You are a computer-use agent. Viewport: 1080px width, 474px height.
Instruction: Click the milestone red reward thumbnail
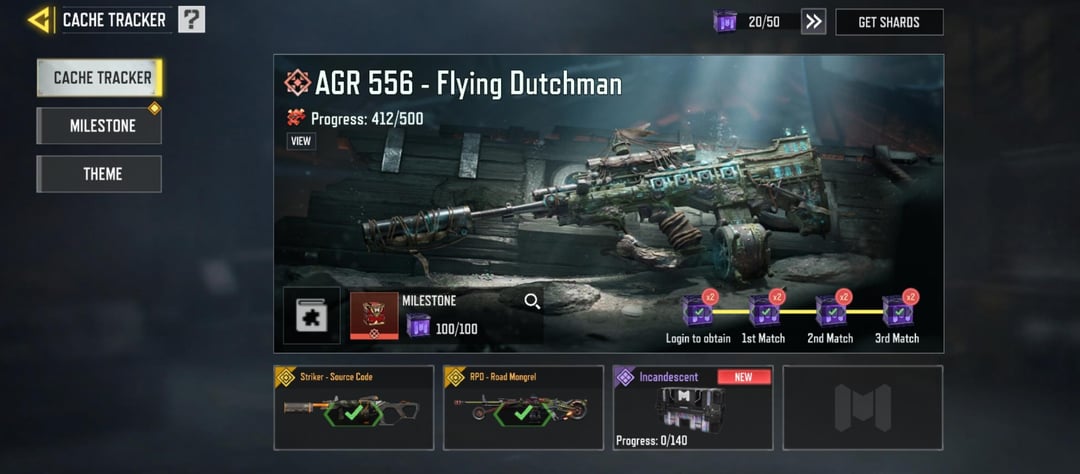pos(374,316)
